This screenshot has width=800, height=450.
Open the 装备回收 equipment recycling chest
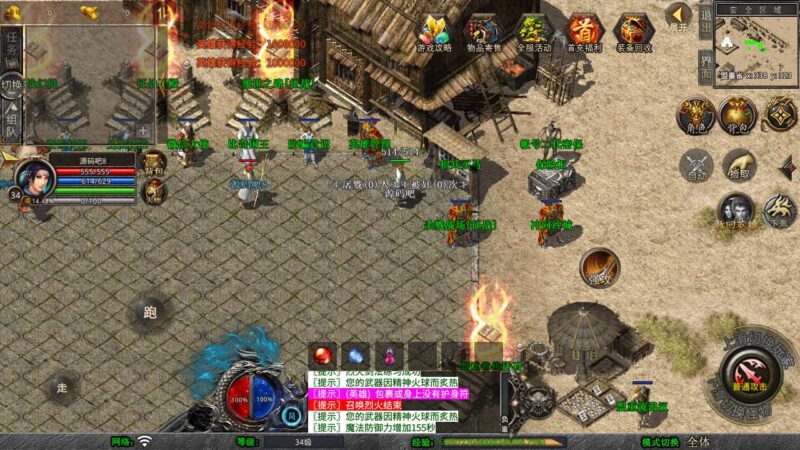632,32
